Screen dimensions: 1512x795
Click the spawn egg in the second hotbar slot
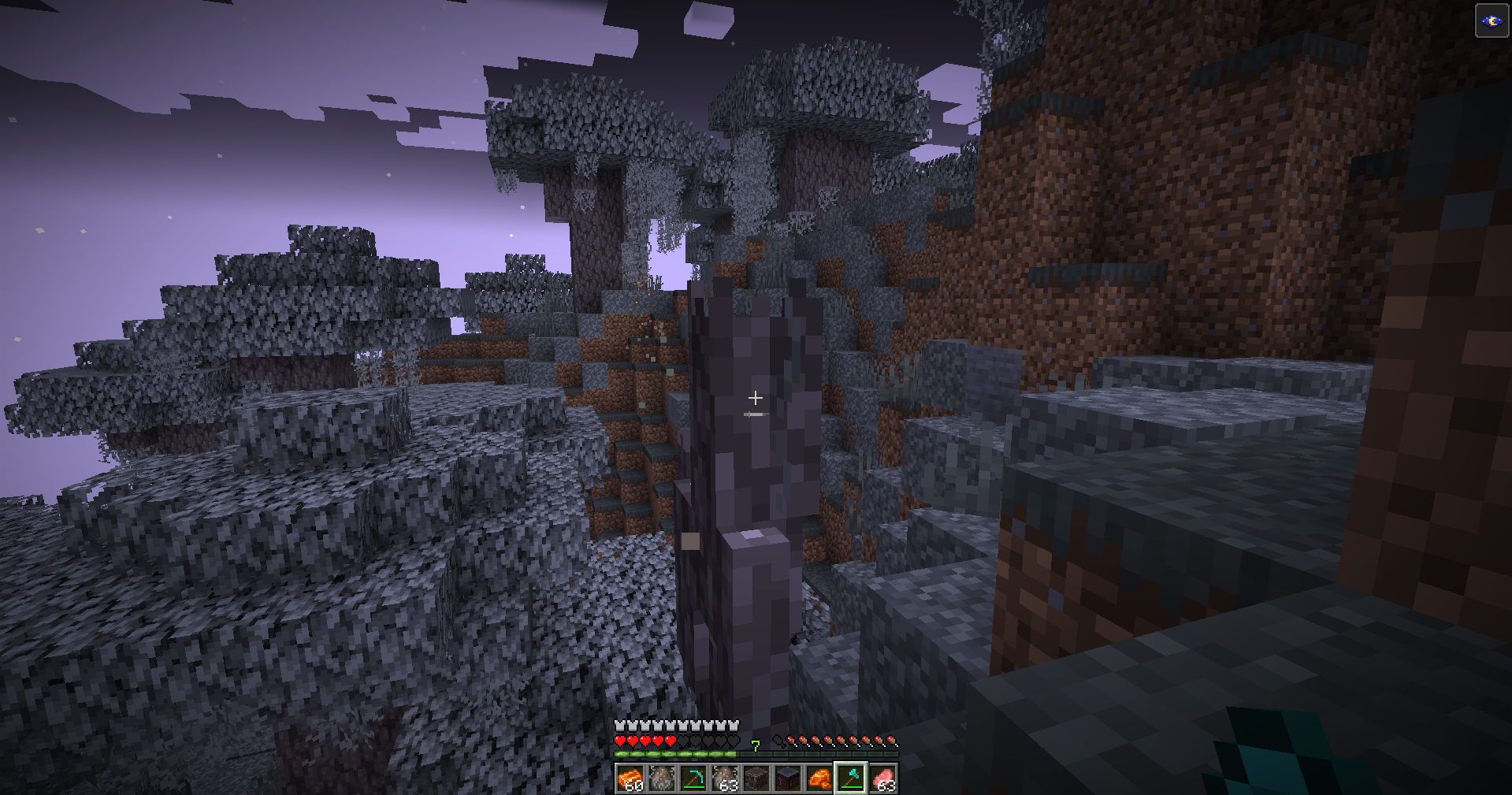click(662, 778)
